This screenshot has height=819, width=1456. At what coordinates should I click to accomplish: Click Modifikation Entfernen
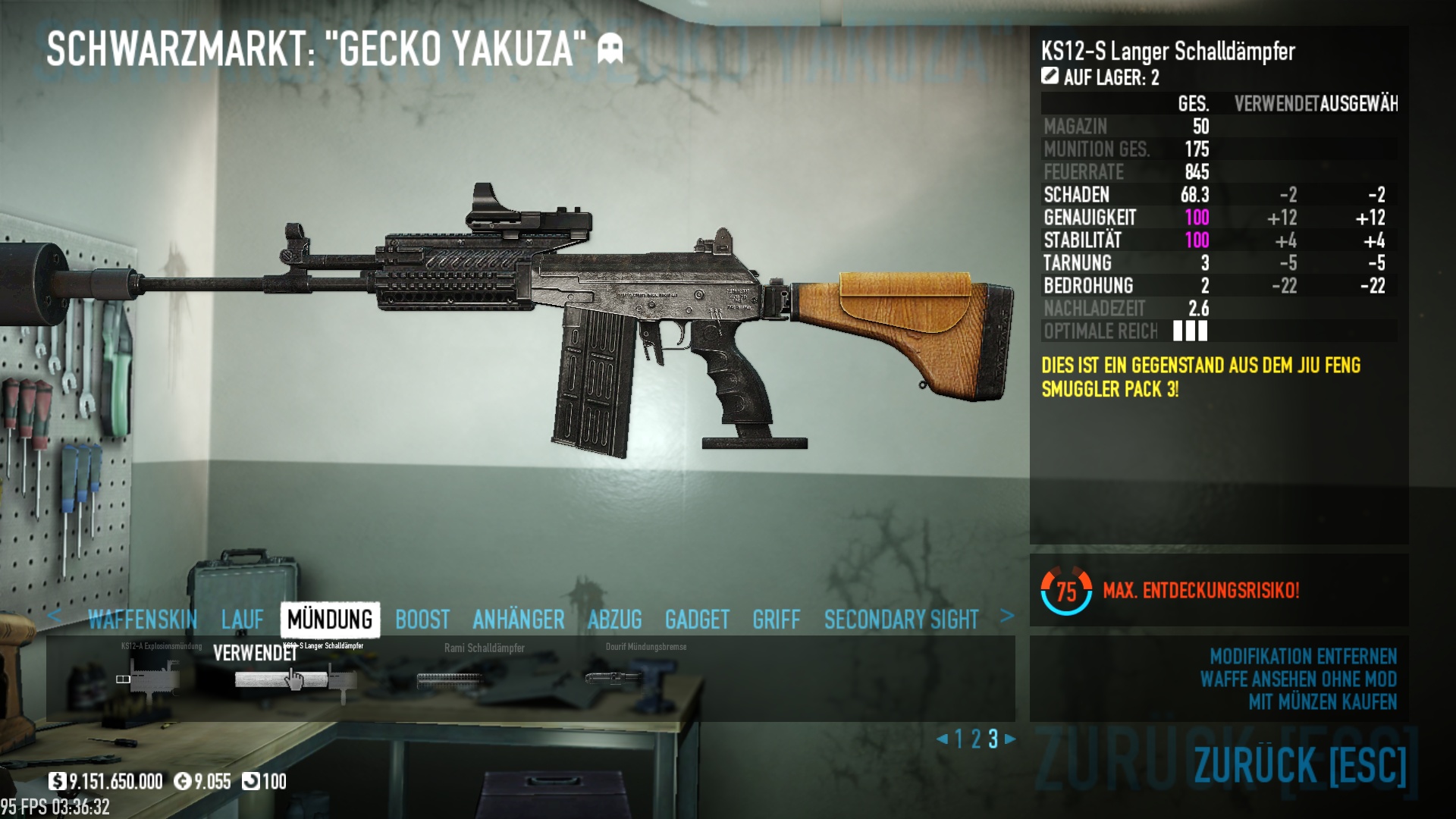tap(1303, 656)
